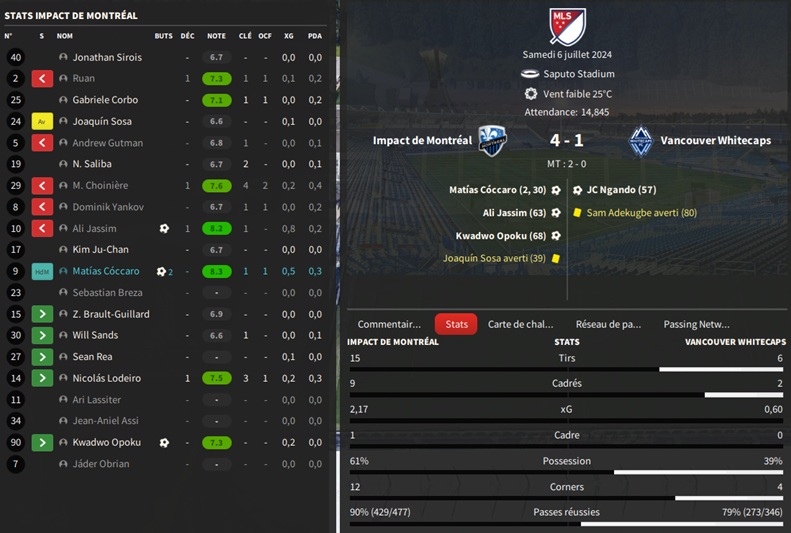Open the Réseau de passes tab
The image size is (791, 533).
[x=608, y=324]
